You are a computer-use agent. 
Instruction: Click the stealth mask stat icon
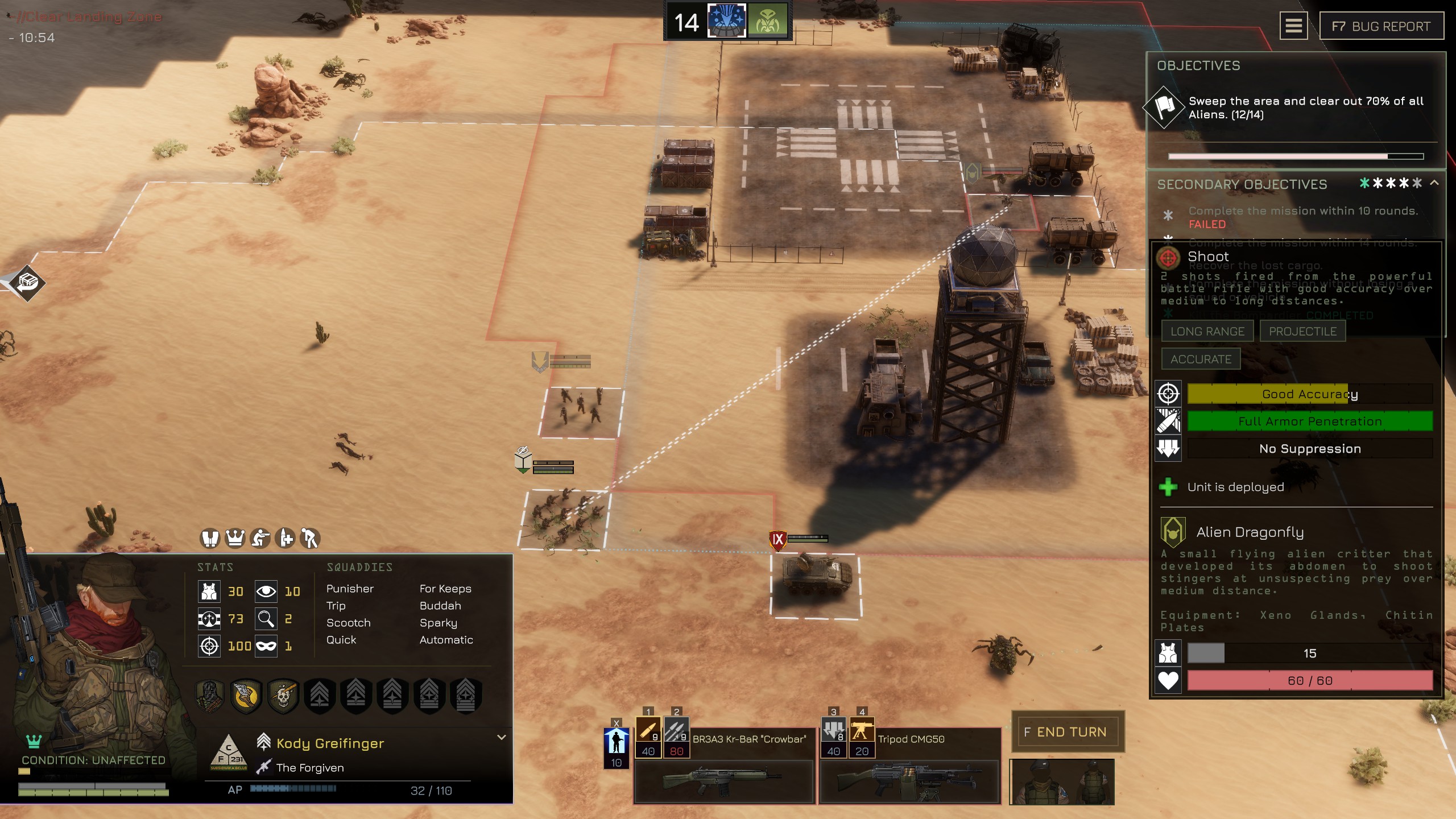[x=265, y=646]
